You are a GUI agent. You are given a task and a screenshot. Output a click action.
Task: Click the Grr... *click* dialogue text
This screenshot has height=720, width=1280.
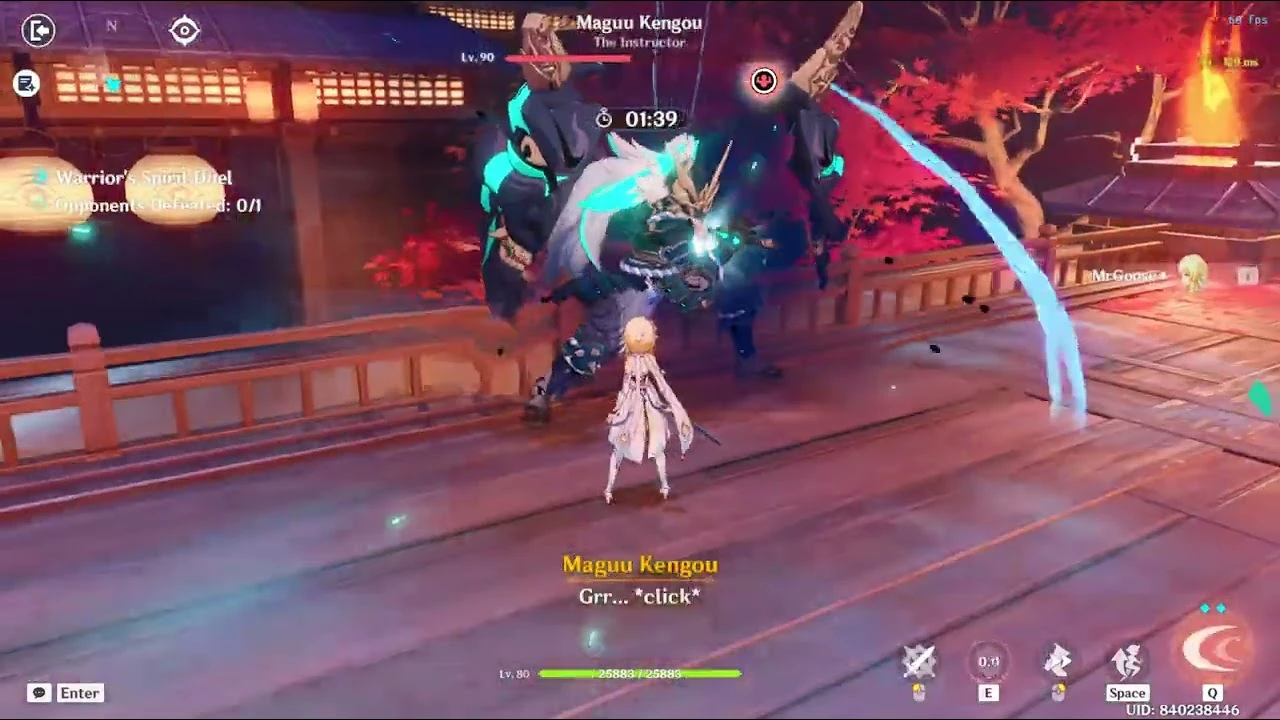pyautogui.click(x=639, y=596)
